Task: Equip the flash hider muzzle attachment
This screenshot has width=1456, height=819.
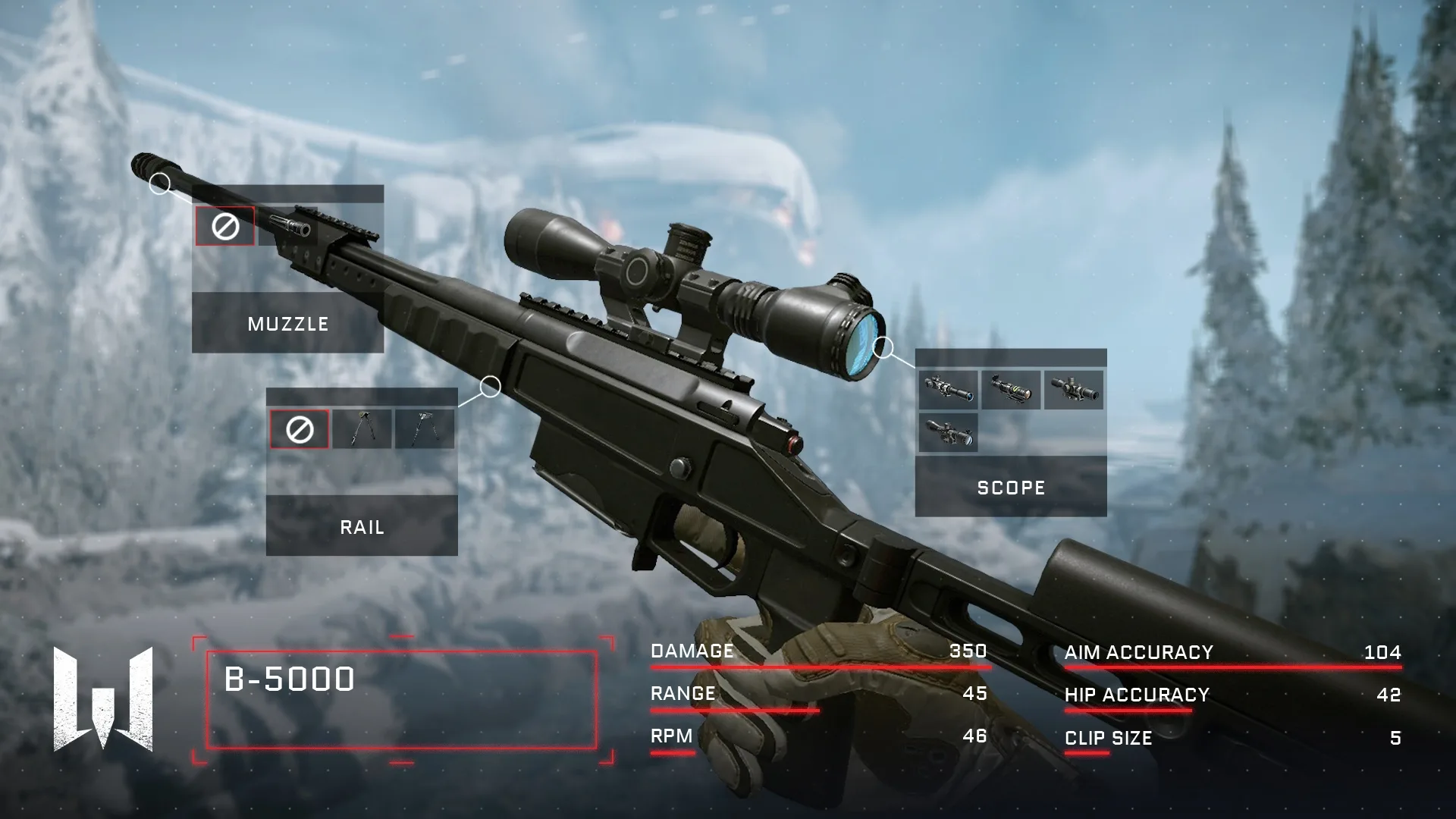Action: 288,226
